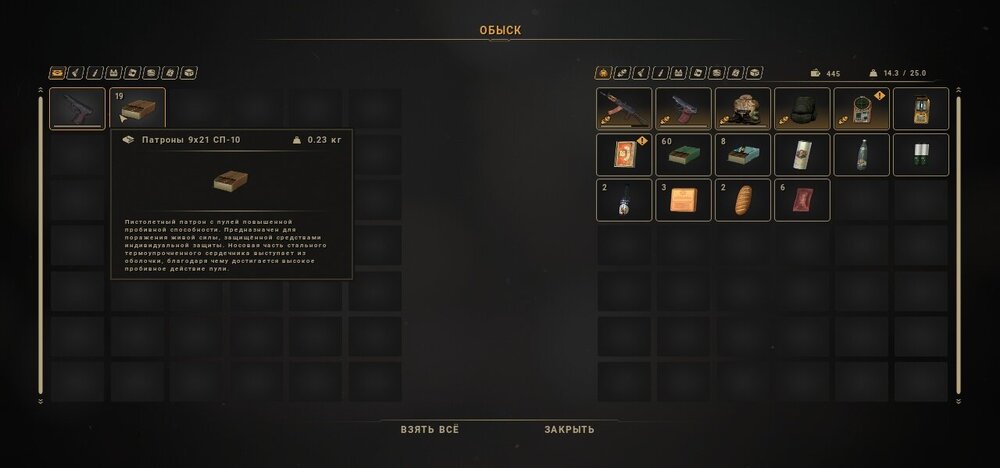Screen dimensions: 1000x468
Task: Select the detector device with warning mark
Action: pos(861,109)
